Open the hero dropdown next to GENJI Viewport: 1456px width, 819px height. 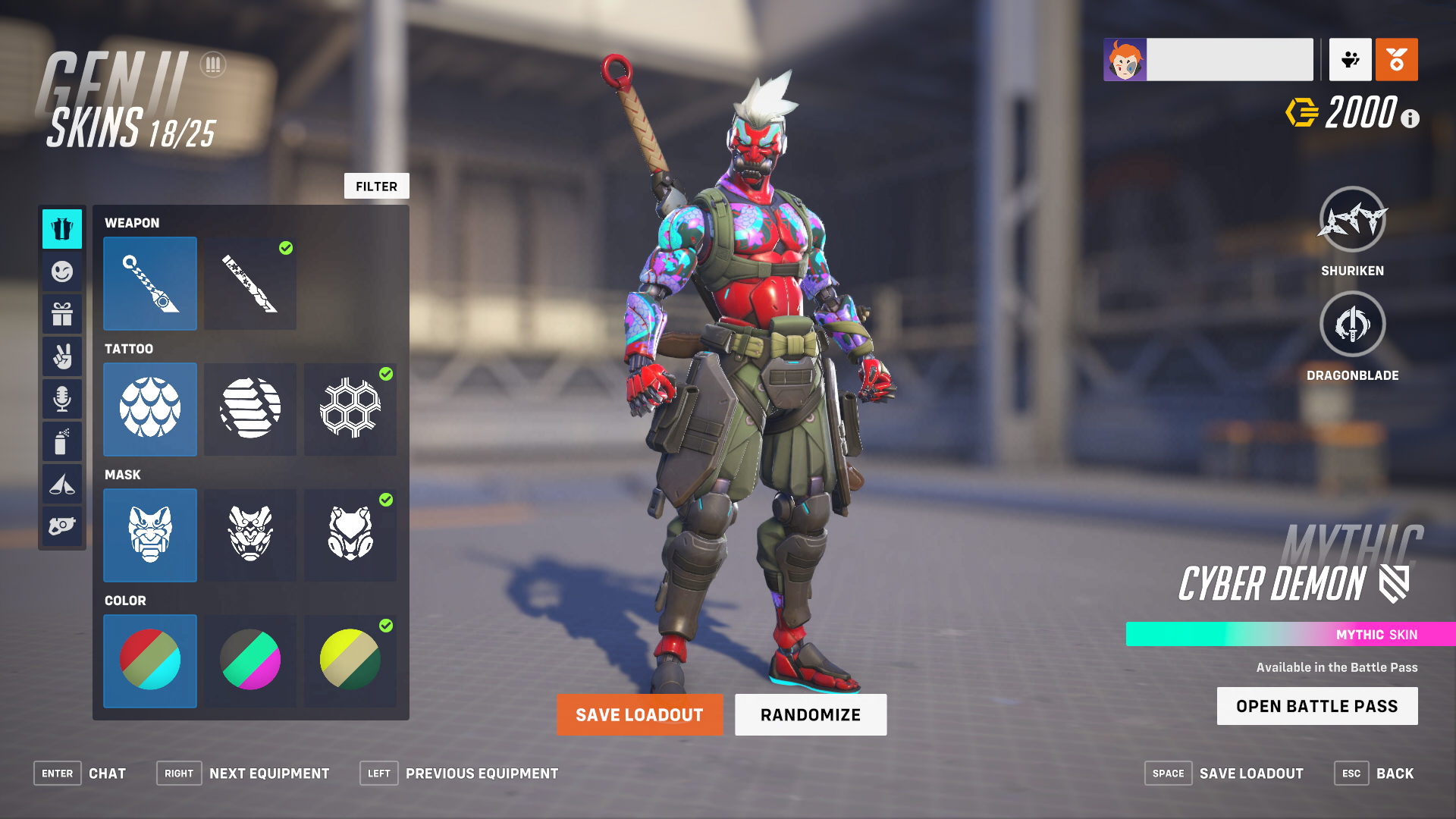point(213,65)
